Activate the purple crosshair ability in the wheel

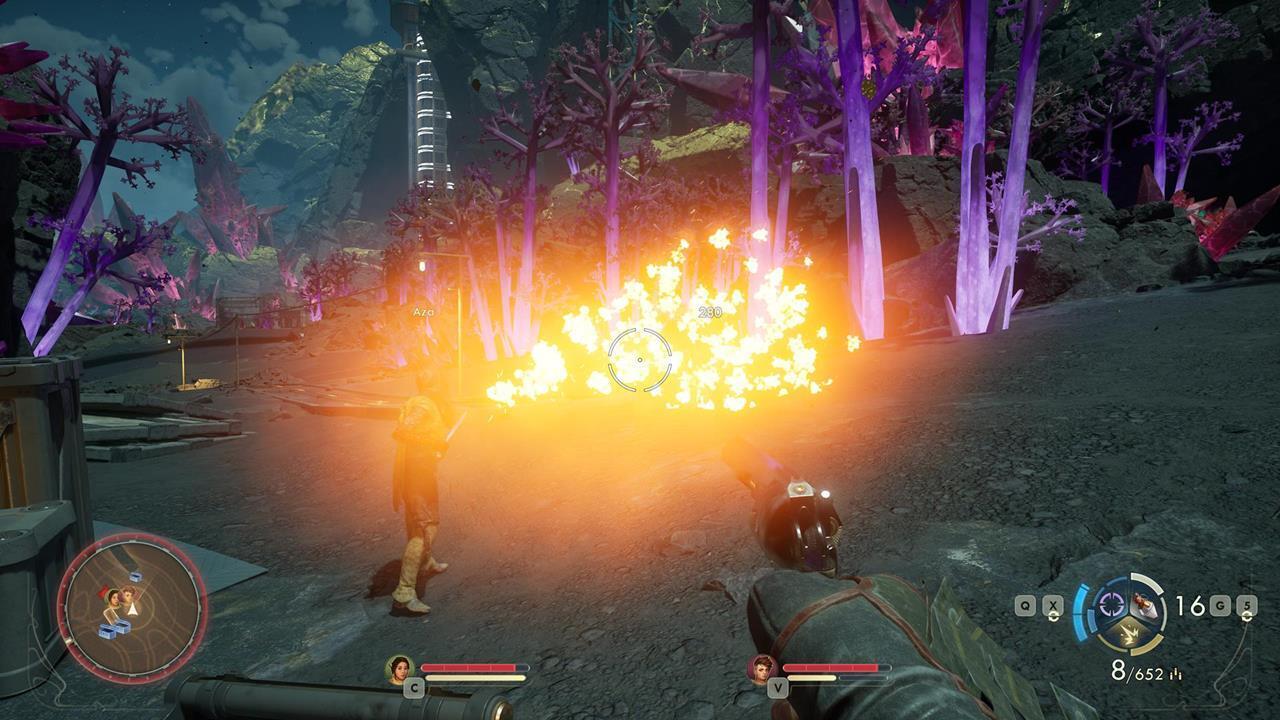[1110, 603]
